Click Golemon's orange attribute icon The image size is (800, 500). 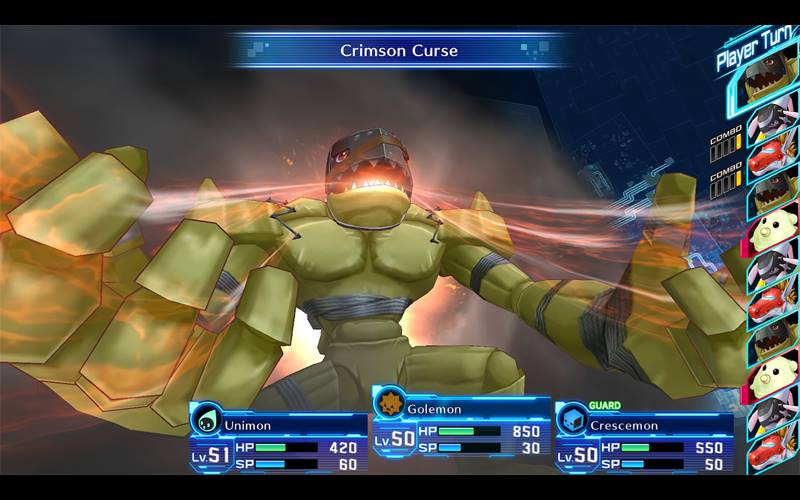tap(390, 403)
